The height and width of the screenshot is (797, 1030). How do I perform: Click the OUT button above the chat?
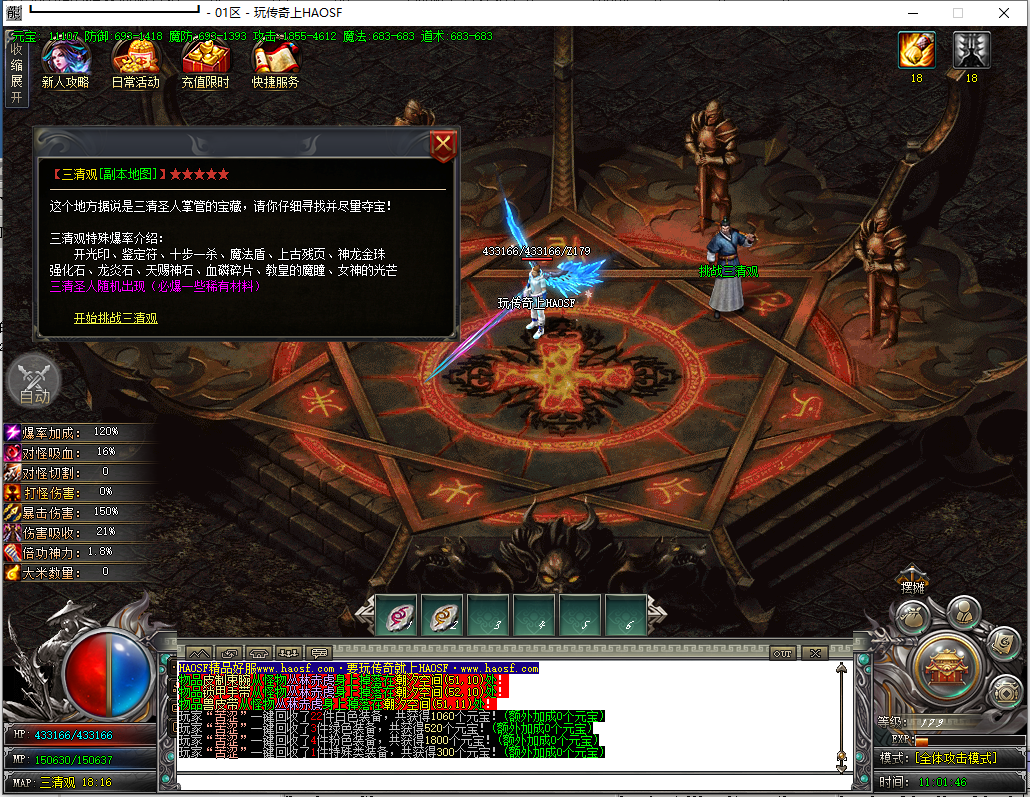coord(783,653)
